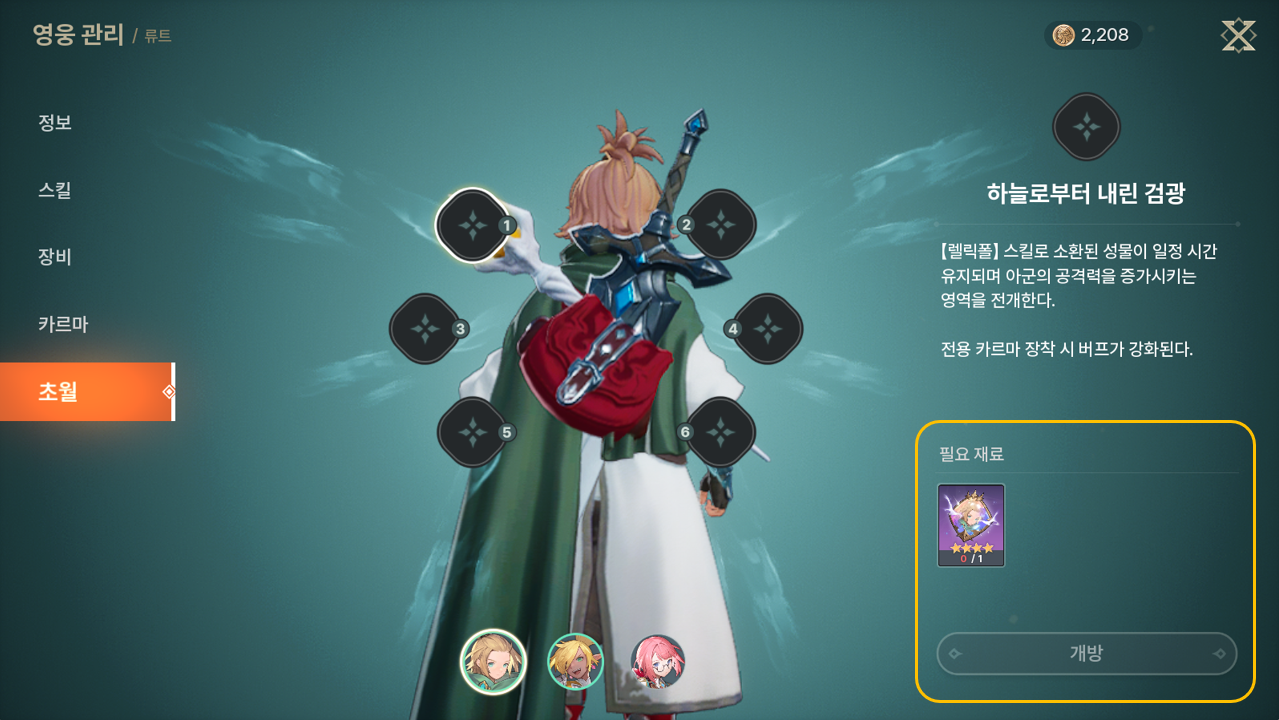
Task: Choose transcendence node 5
Action: pyautogui.click(x=472, y=432)
